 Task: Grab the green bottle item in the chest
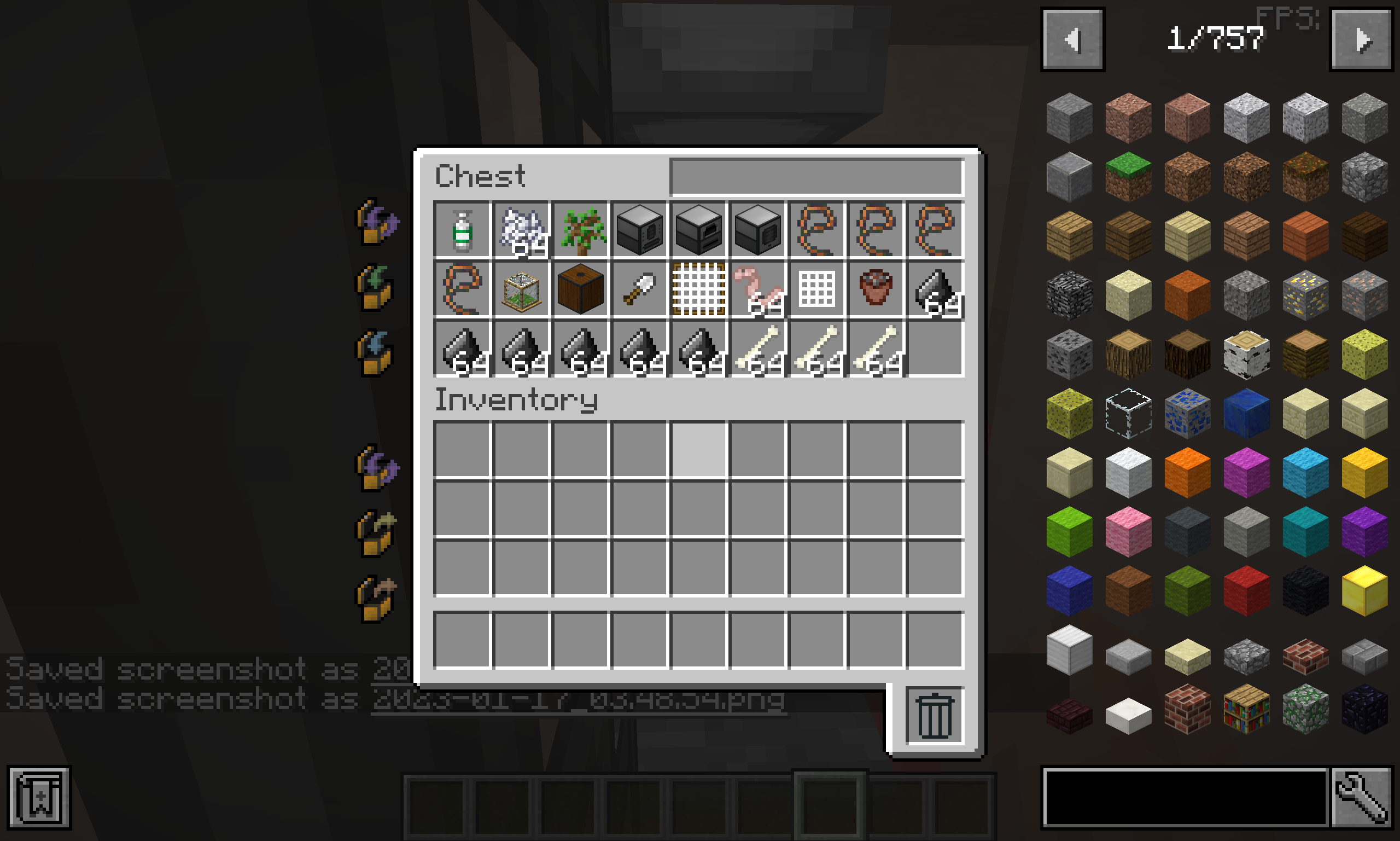click(x=462, y=229)
